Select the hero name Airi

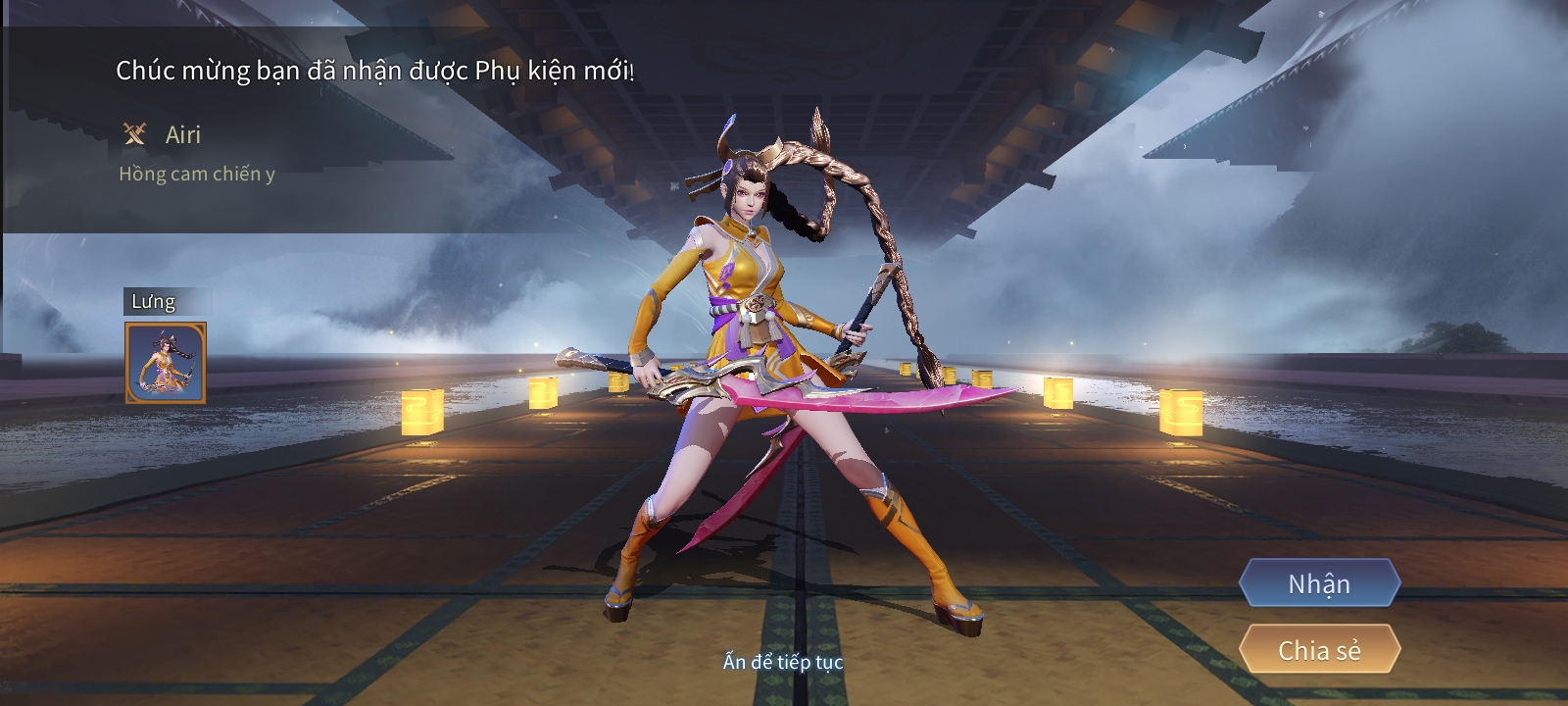(182, 134)
